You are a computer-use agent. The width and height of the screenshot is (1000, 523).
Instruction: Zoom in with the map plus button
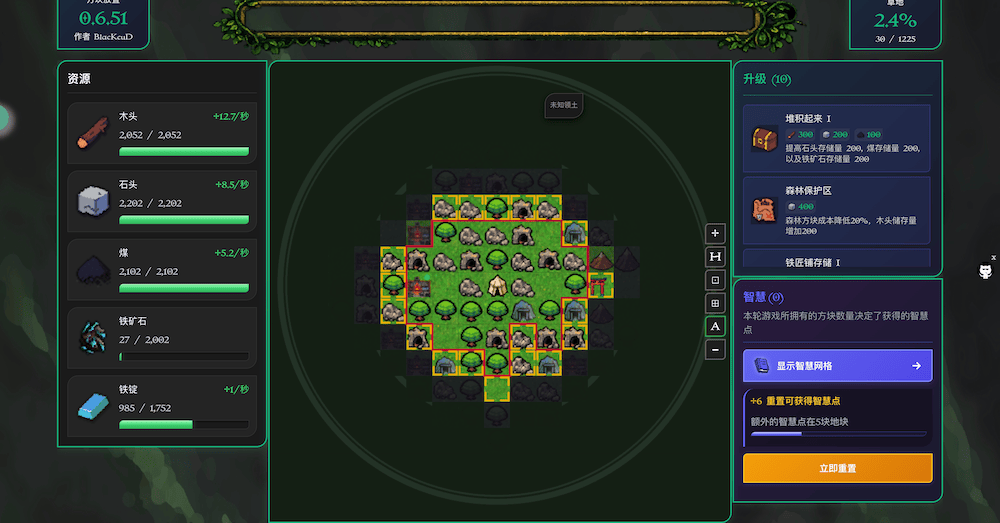pyautogui.click(x=715, y=233)
